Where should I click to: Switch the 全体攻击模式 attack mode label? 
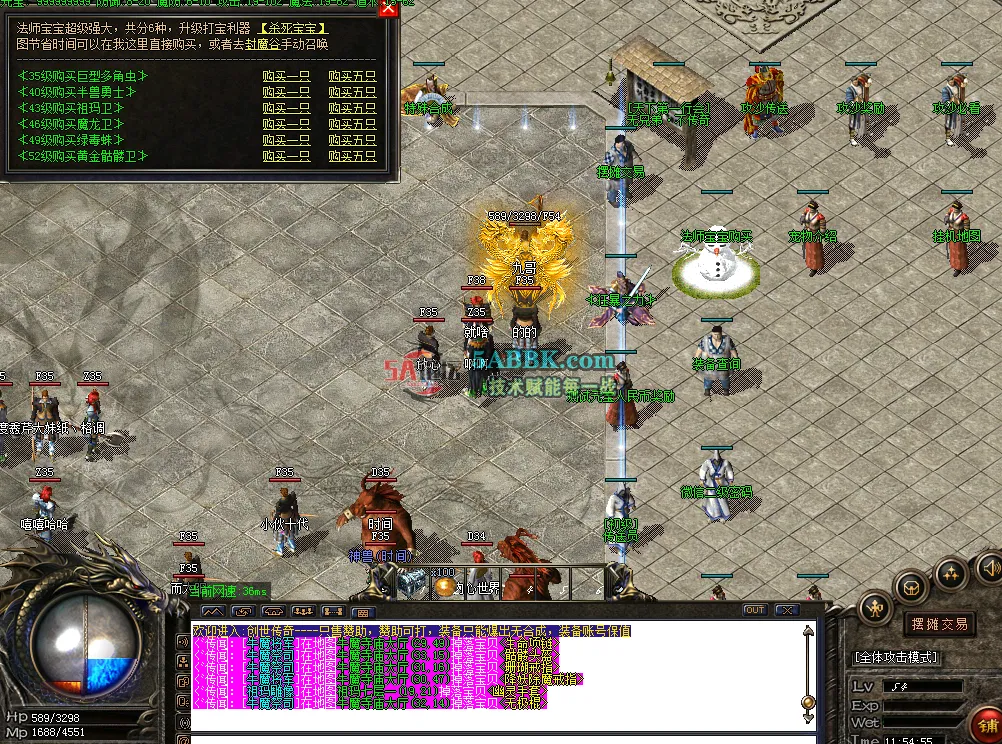coord(896,657)
